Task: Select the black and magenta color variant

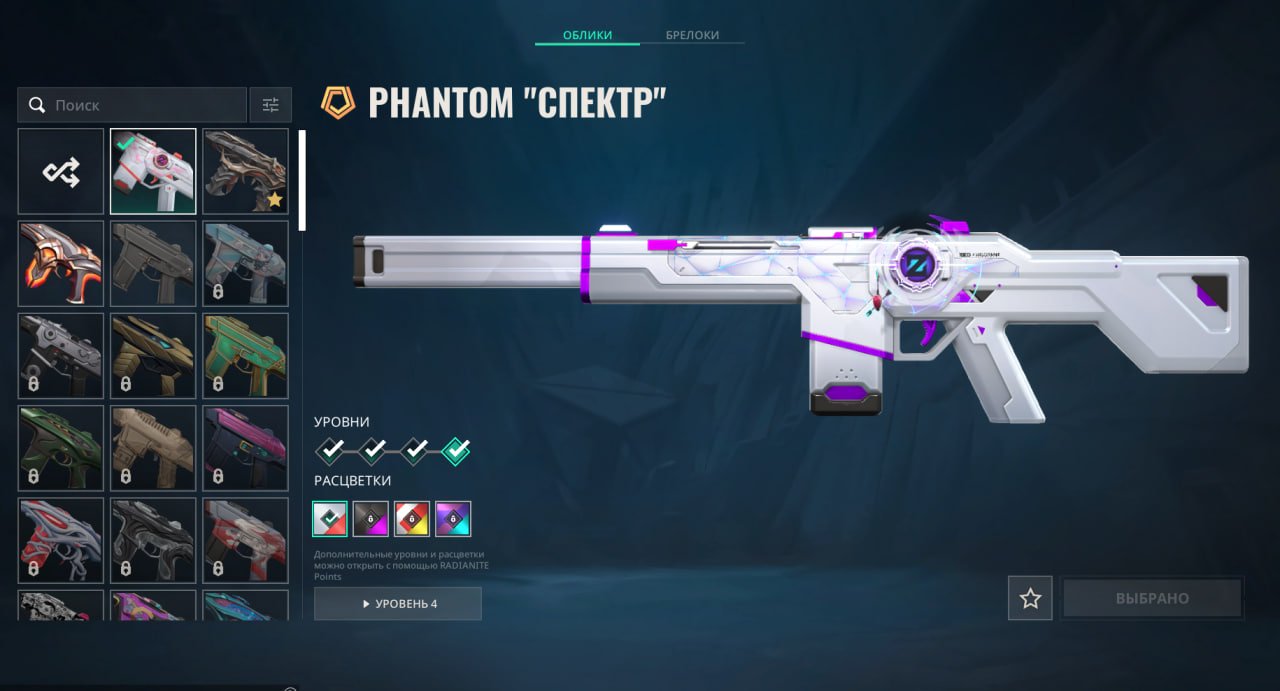Action: click(x=371, y=519)
